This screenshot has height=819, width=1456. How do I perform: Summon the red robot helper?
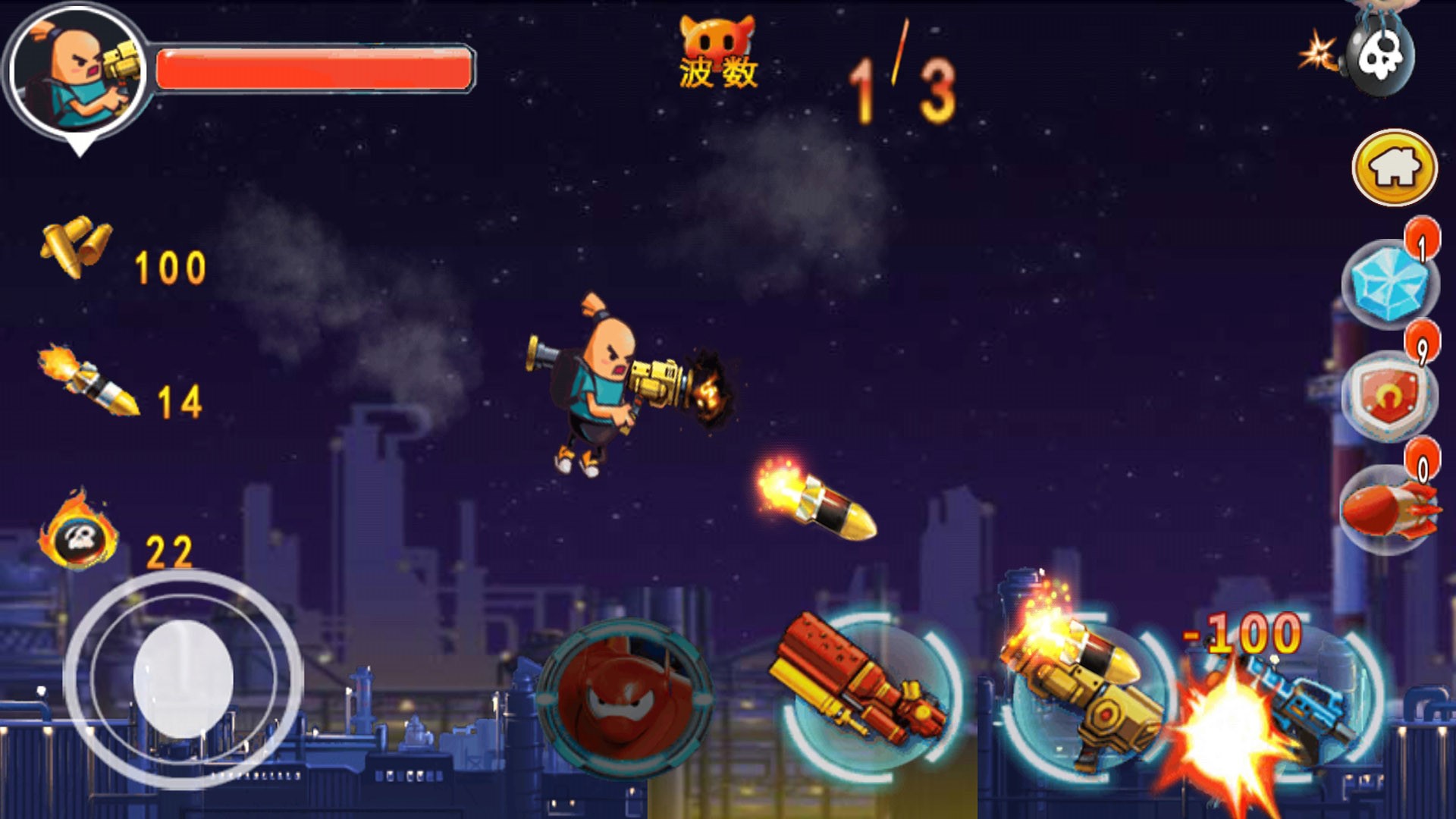pyautogui.click(x=624, y=698)
